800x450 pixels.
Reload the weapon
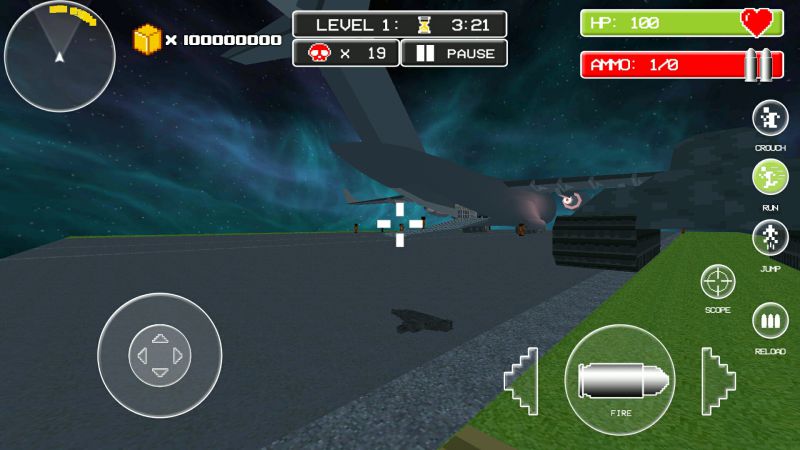click(x=770, y=324)
